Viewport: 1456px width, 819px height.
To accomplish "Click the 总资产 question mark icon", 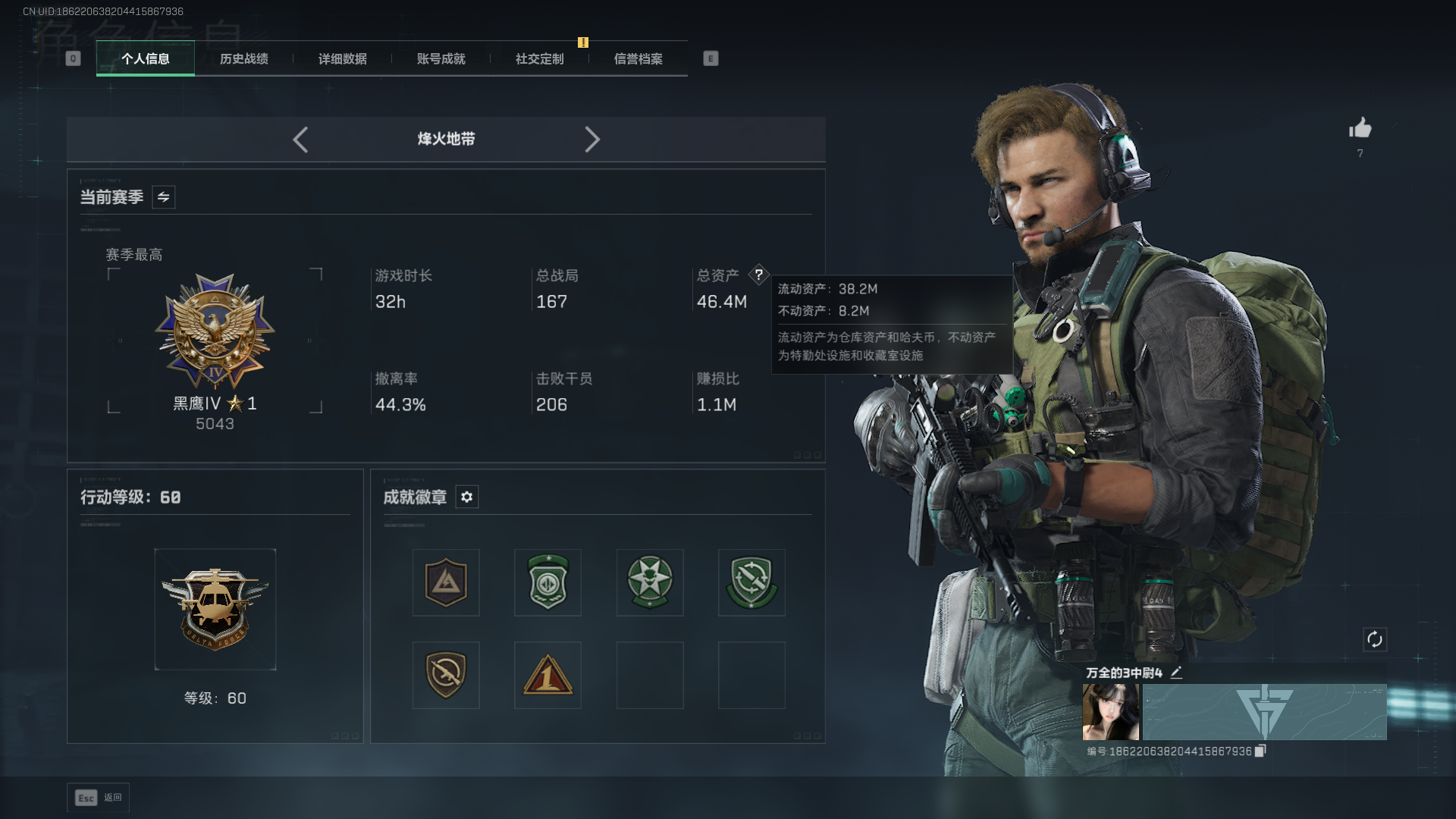I will 758,275.
